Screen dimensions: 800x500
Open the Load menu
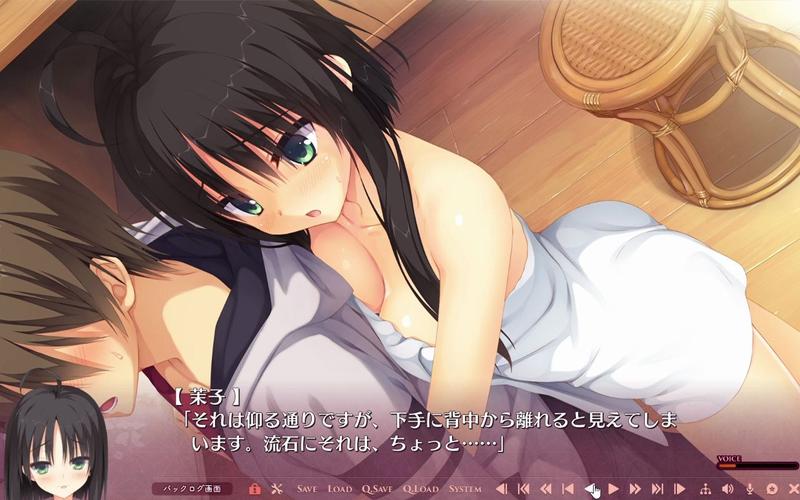(x=340, y=489)
